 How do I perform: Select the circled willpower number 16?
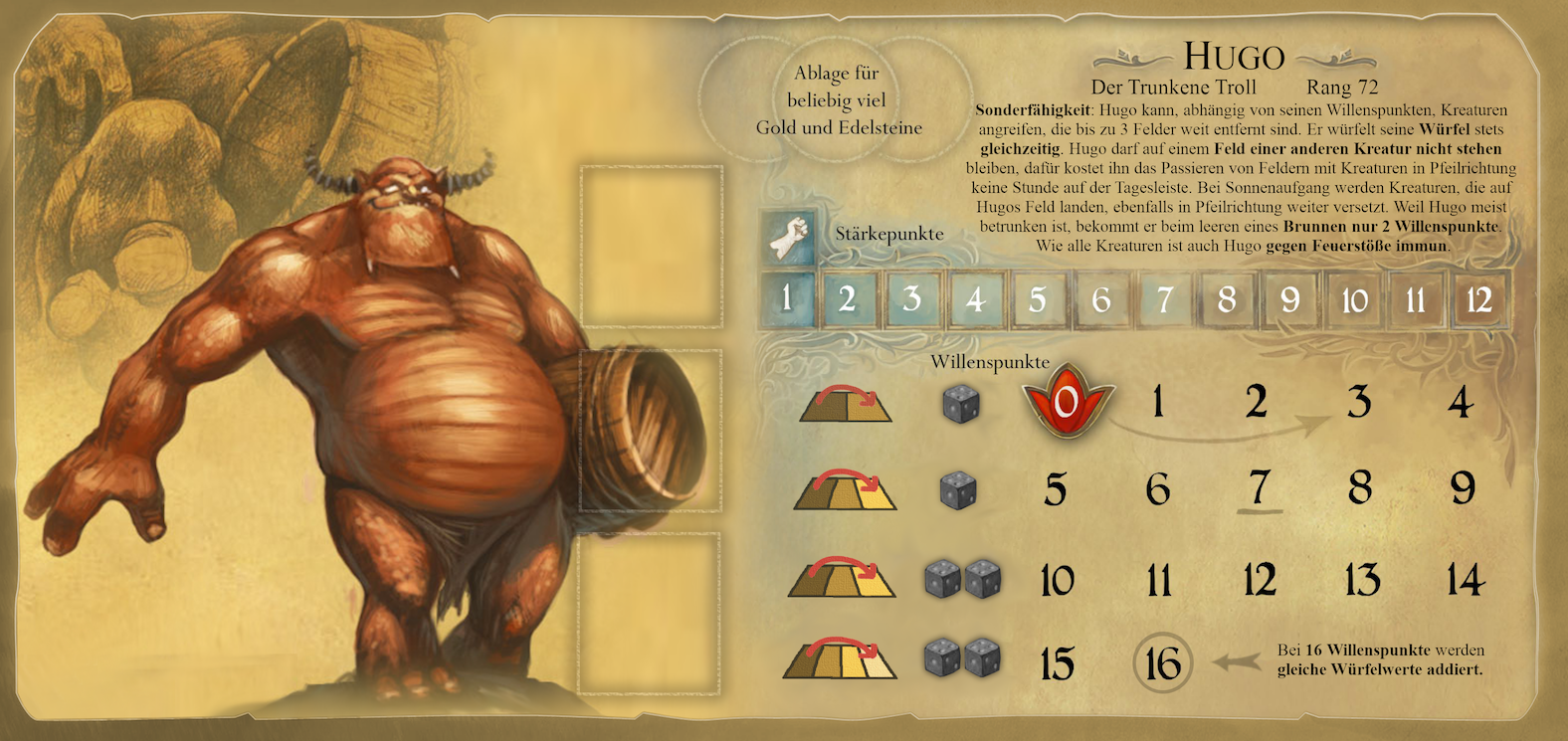pyautogui.click(x=1162, y=663)
